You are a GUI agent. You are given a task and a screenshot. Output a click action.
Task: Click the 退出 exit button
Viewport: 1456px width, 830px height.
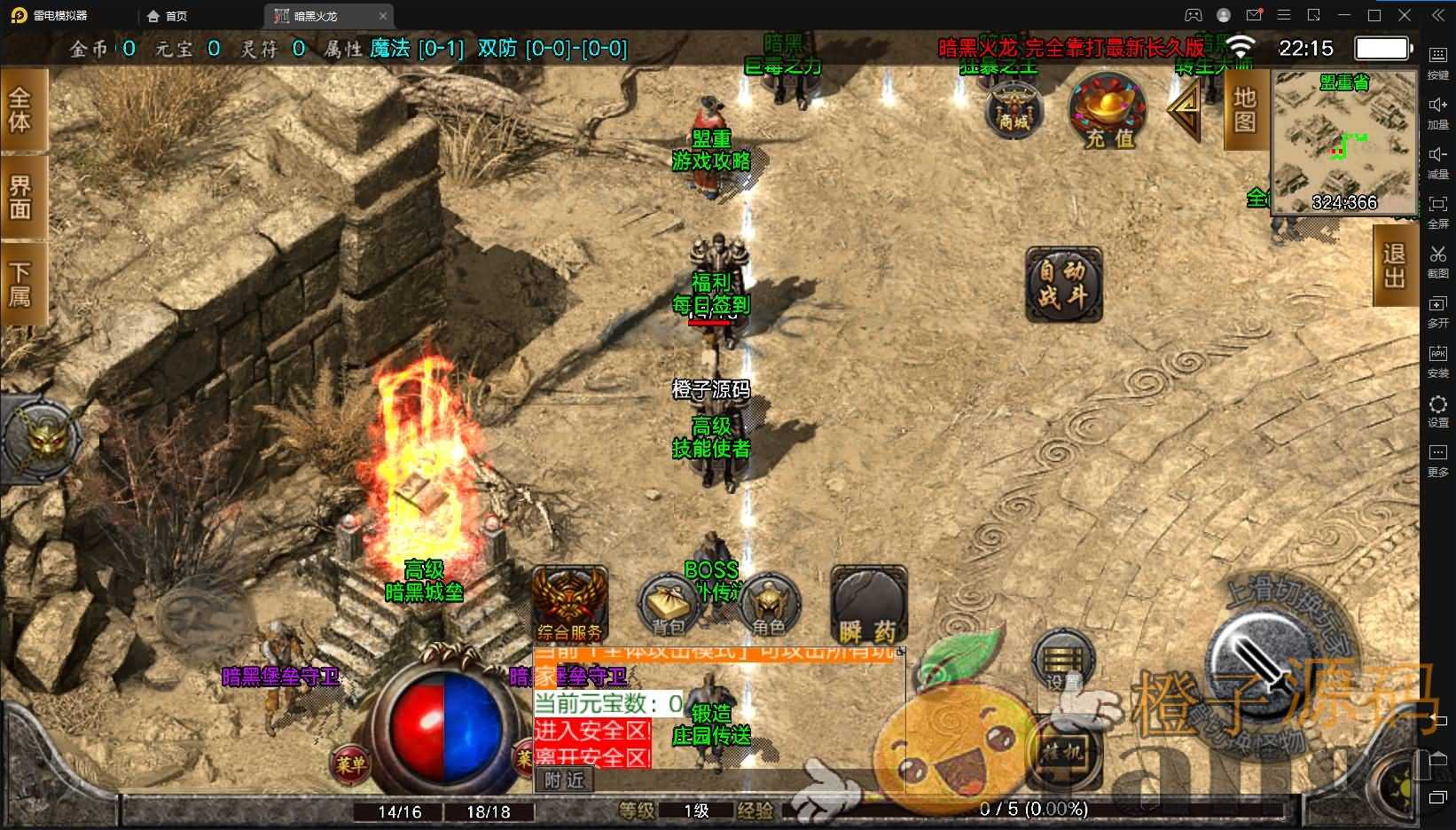pos(1394,265)
